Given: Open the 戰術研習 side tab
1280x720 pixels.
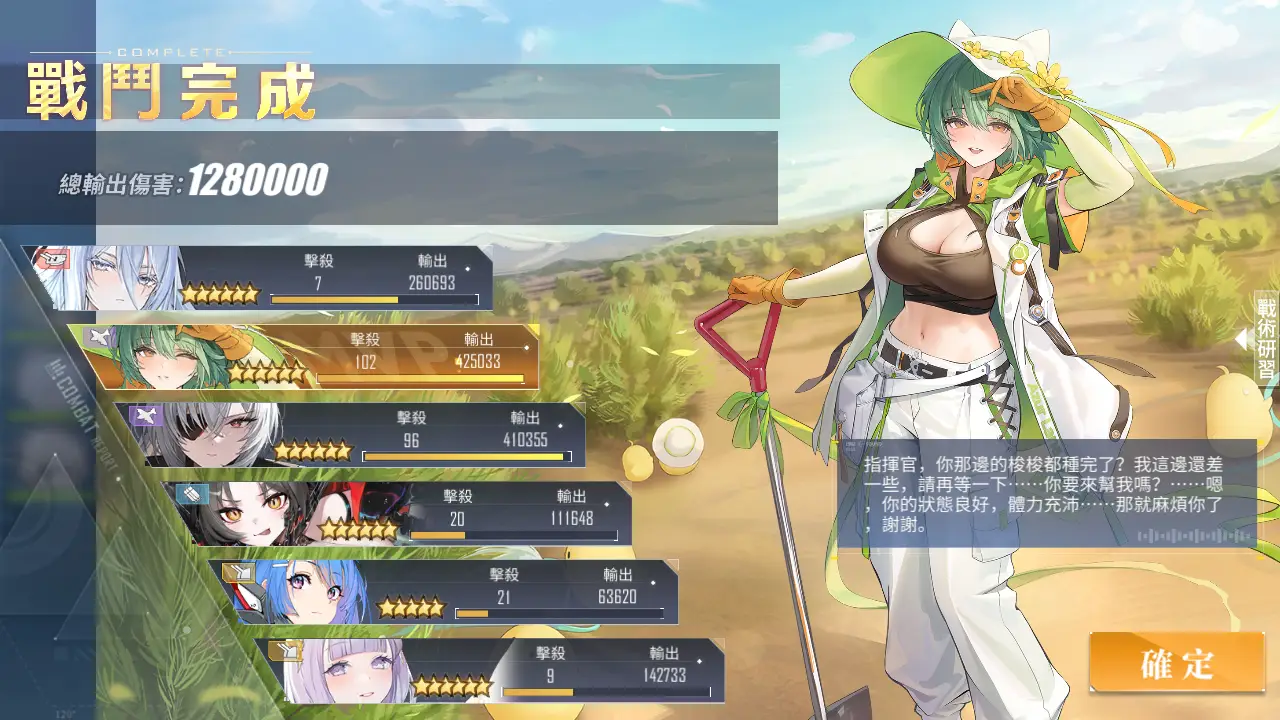Looking at the screenshot, I should pyautogui.click(x=1265, y=340).
